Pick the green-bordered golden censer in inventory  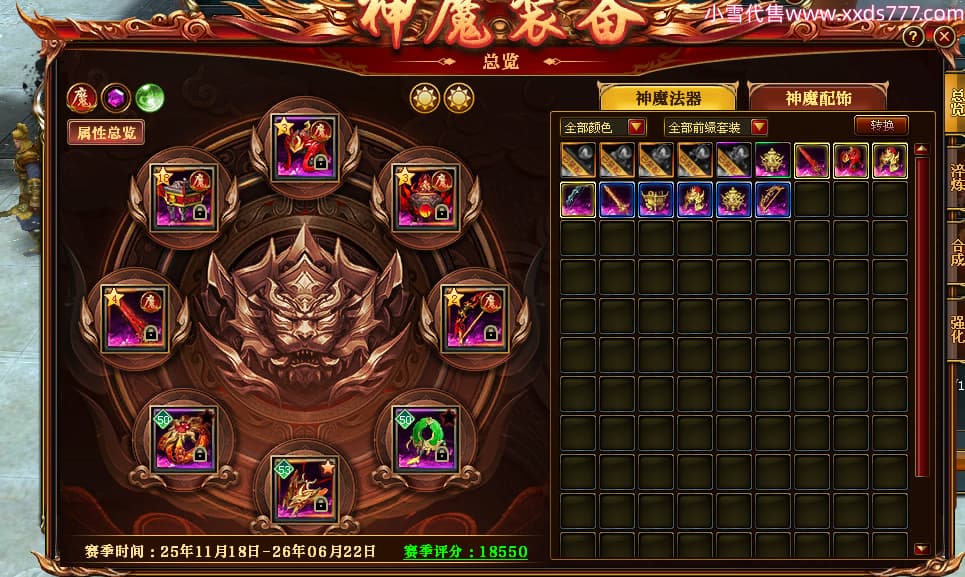pos(773,160)
